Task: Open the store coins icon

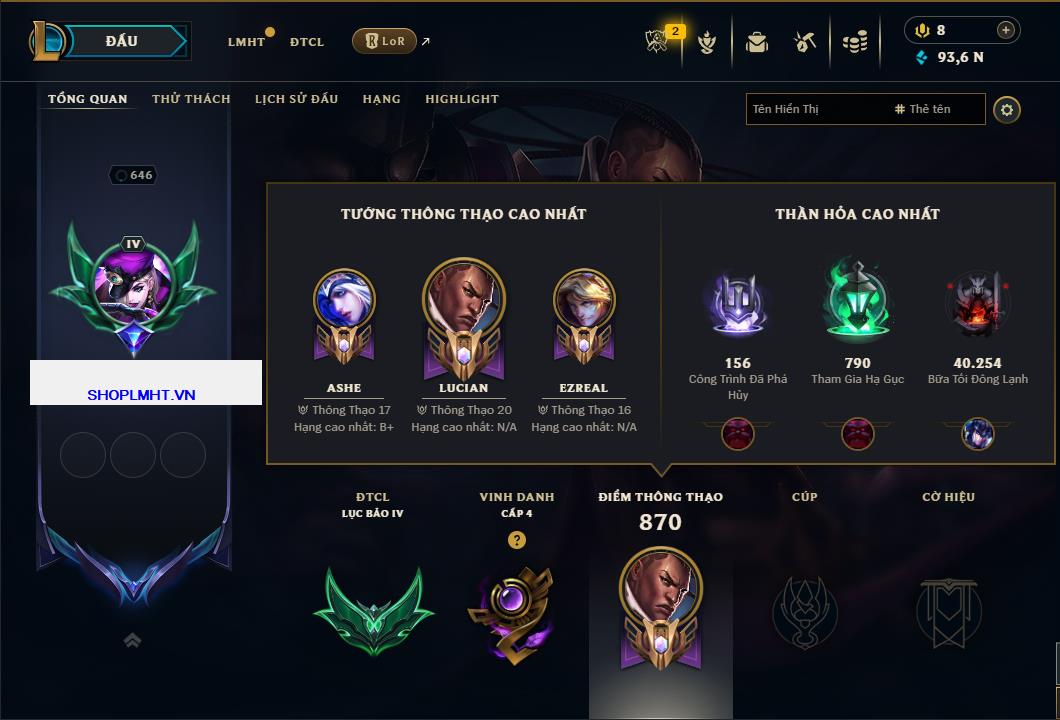Action: click(854, 42)
